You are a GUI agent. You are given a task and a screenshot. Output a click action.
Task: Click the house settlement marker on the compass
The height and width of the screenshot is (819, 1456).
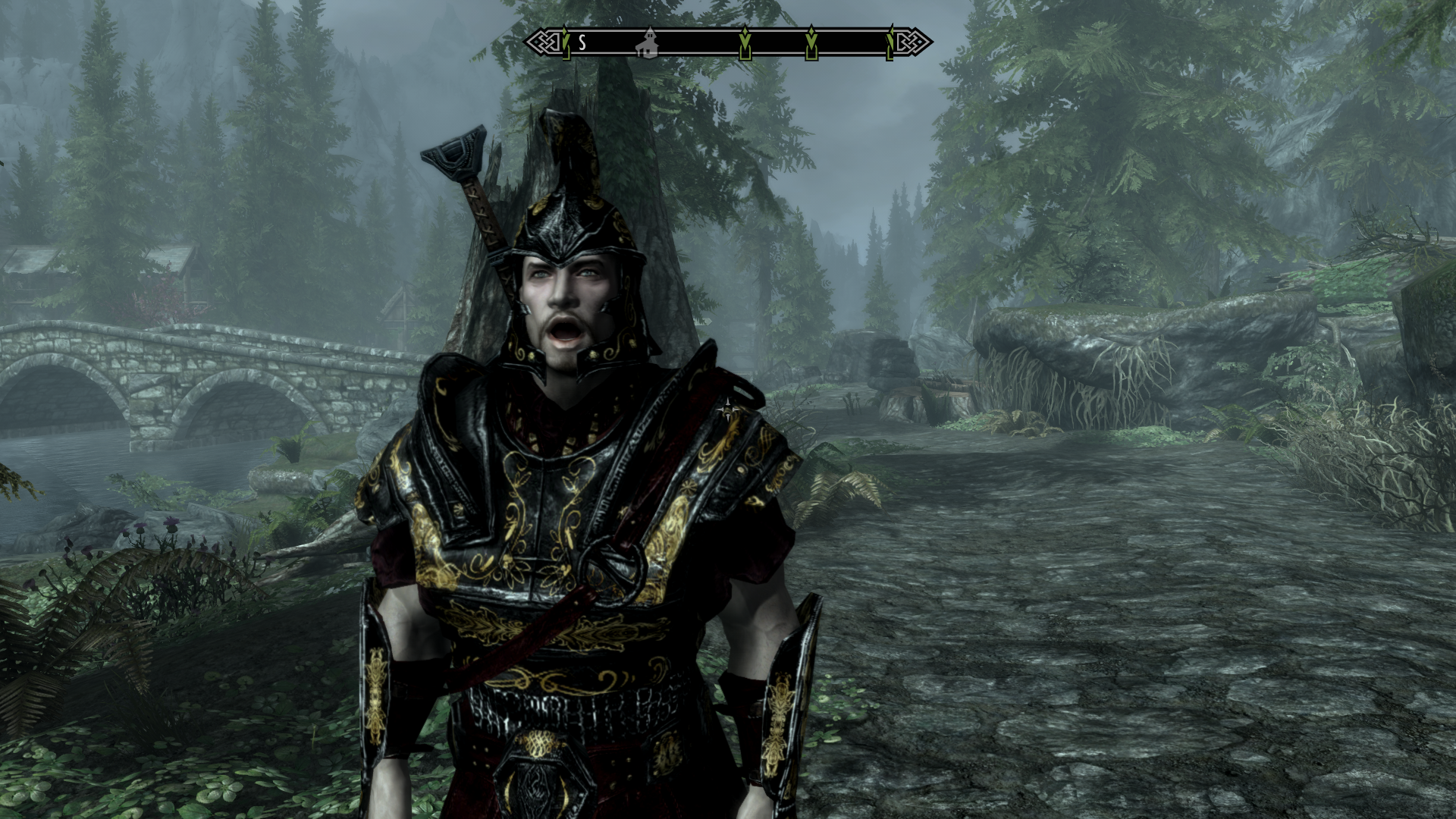(648, 42)
